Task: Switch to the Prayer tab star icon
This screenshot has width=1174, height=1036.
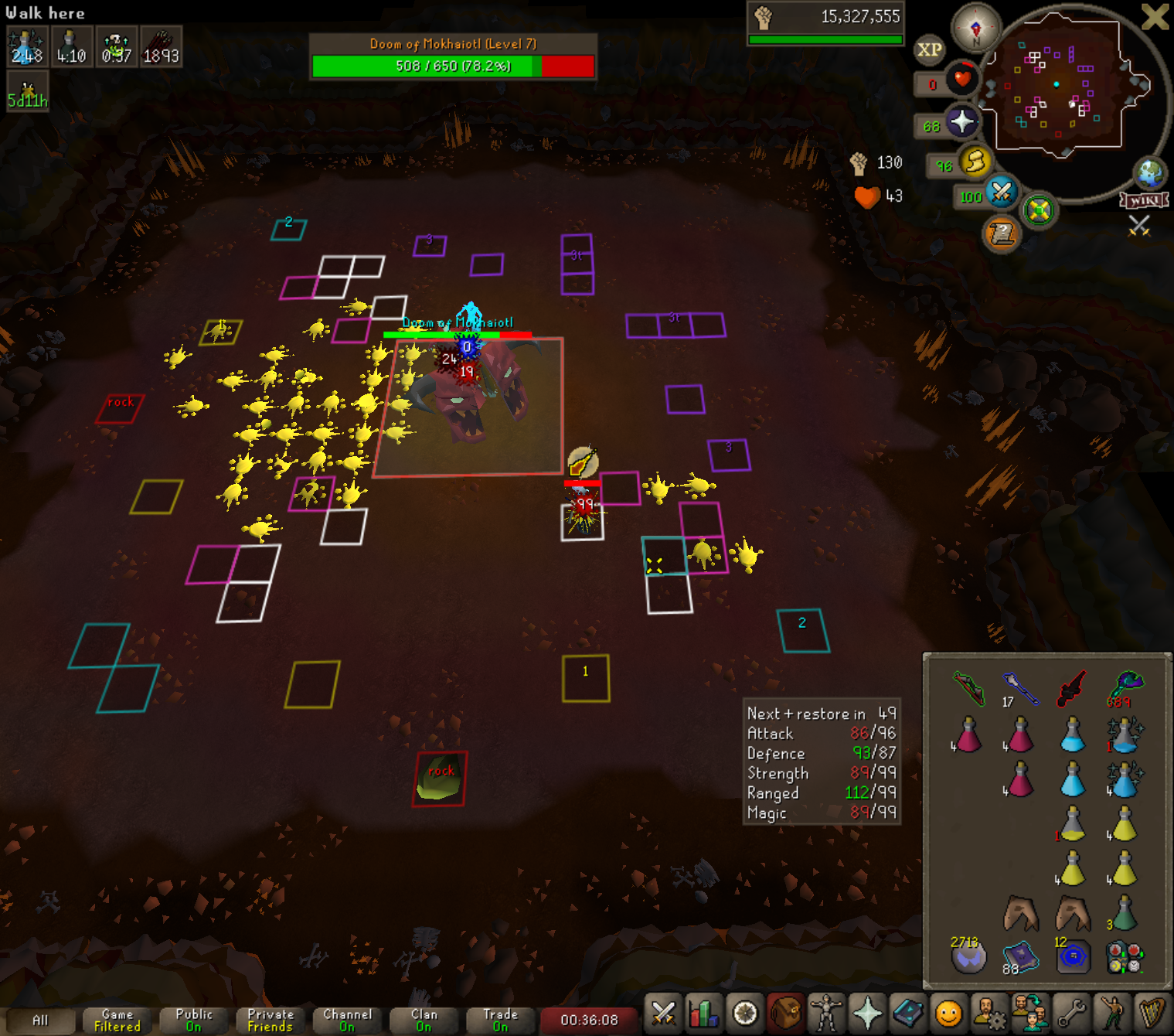Action: tap(867, 1012)
